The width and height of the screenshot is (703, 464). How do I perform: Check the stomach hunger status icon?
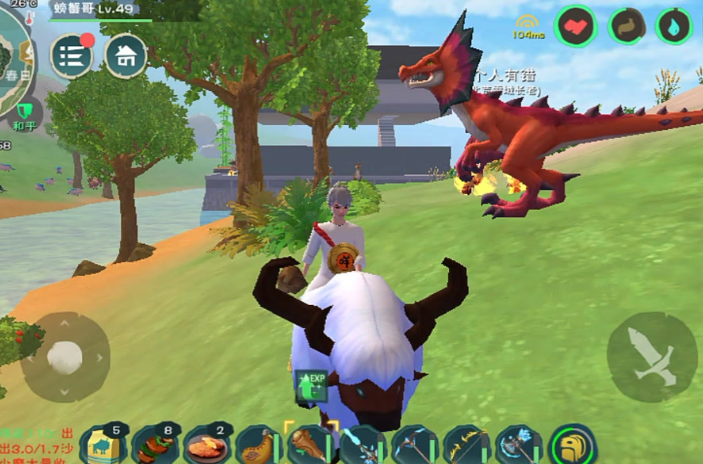pos(627,26)
